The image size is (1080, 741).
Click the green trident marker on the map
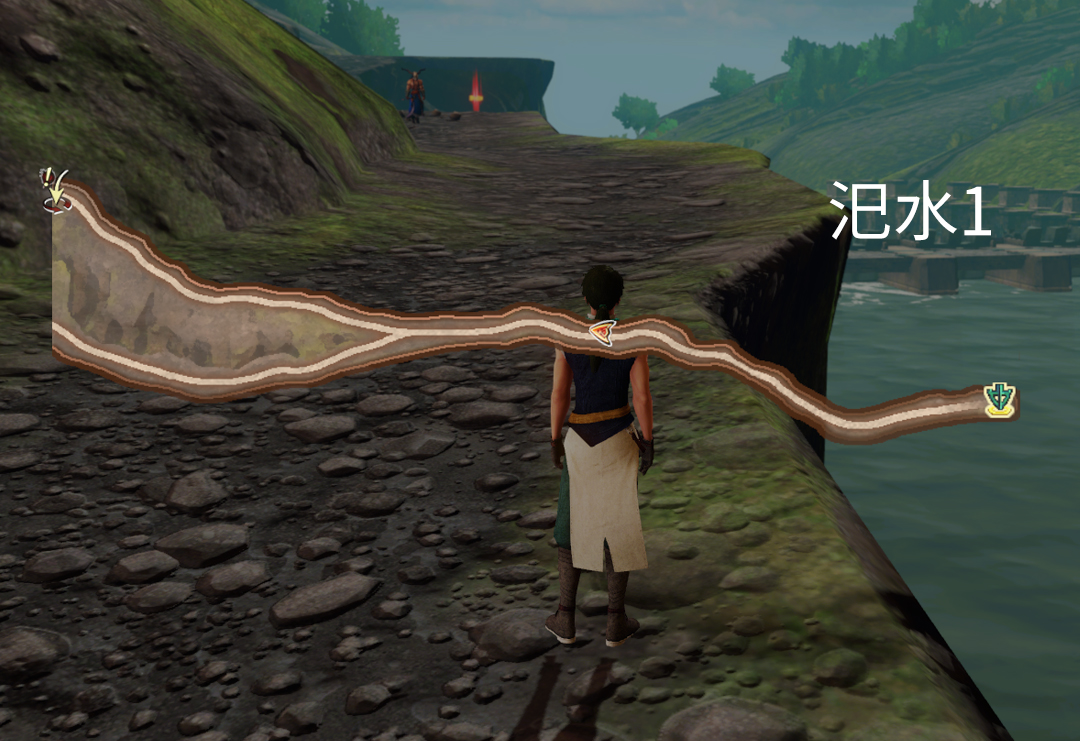coord(999,400)
